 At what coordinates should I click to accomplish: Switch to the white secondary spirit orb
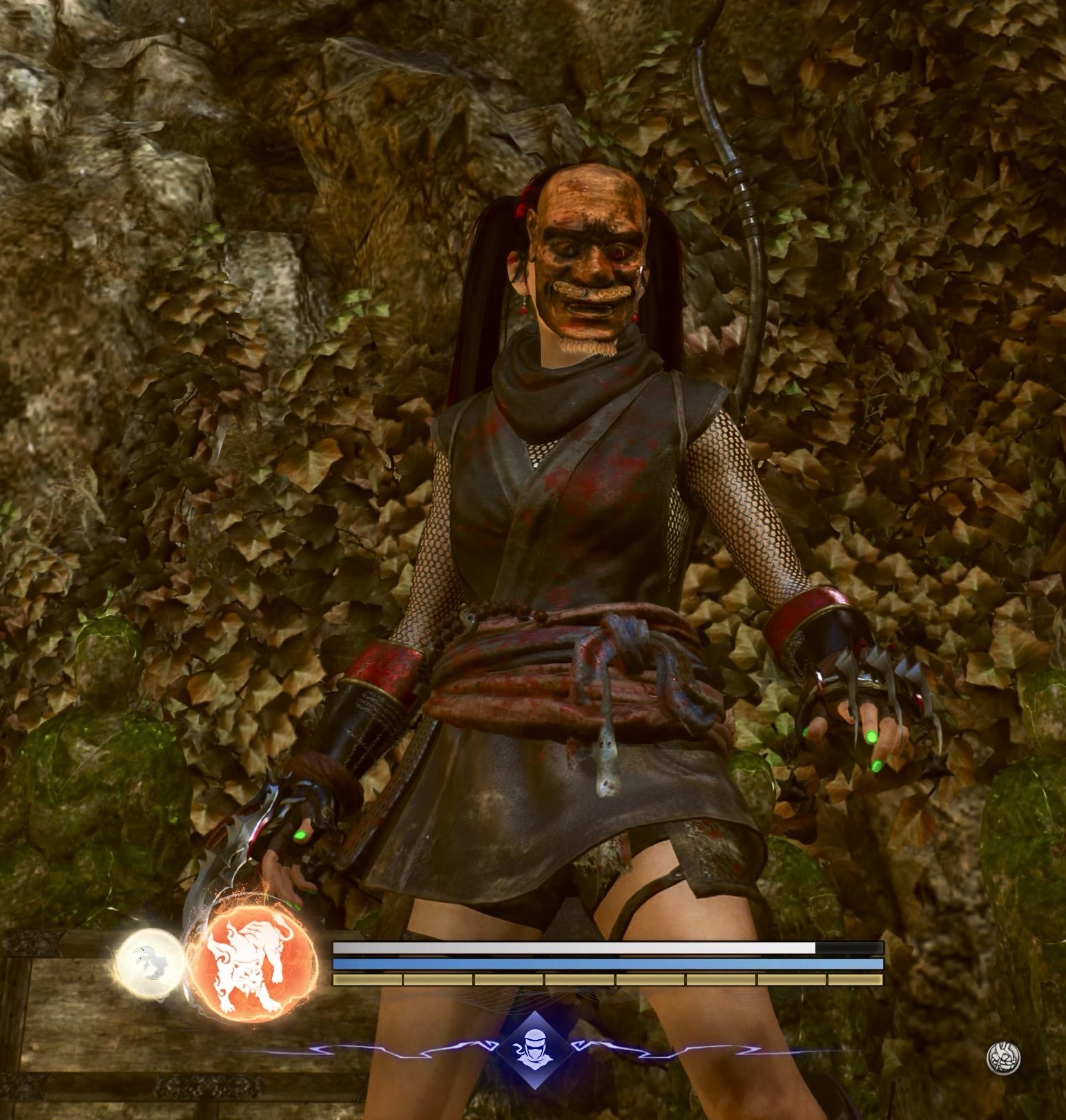[x=150, y=963]
